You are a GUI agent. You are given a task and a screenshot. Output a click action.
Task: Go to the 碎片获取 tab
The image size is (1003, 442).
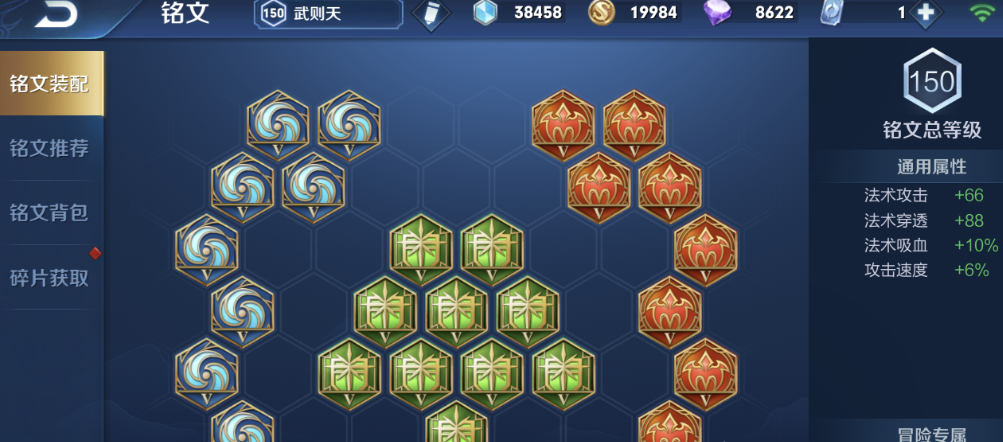(x=50, y=277)
